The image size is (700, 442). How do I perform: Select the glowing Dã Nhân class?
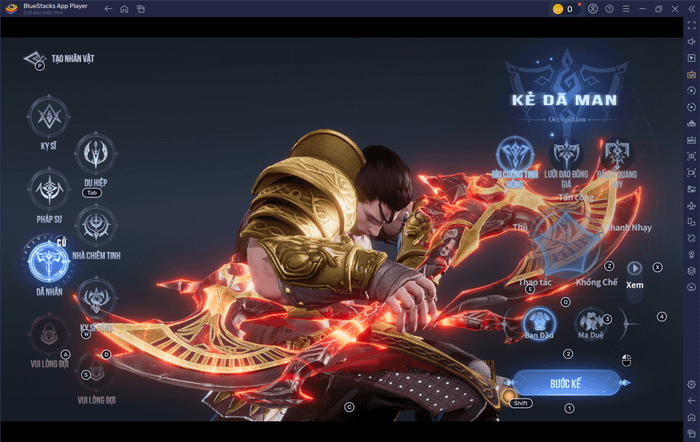coord(48,262)
